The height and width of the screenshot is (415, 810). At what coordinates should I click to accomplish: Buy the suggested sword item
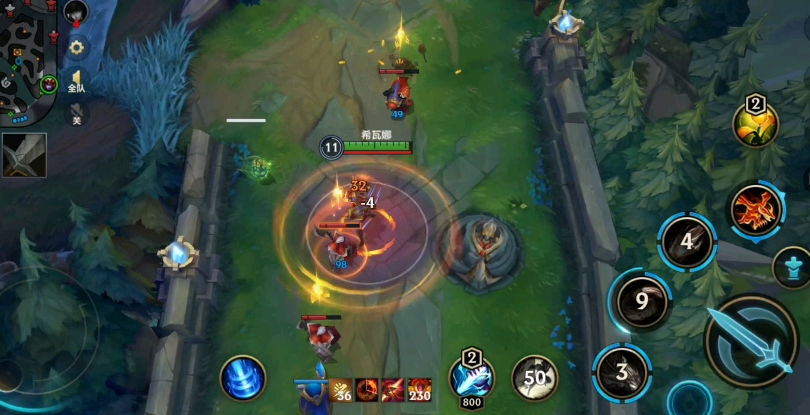point(23,155)
